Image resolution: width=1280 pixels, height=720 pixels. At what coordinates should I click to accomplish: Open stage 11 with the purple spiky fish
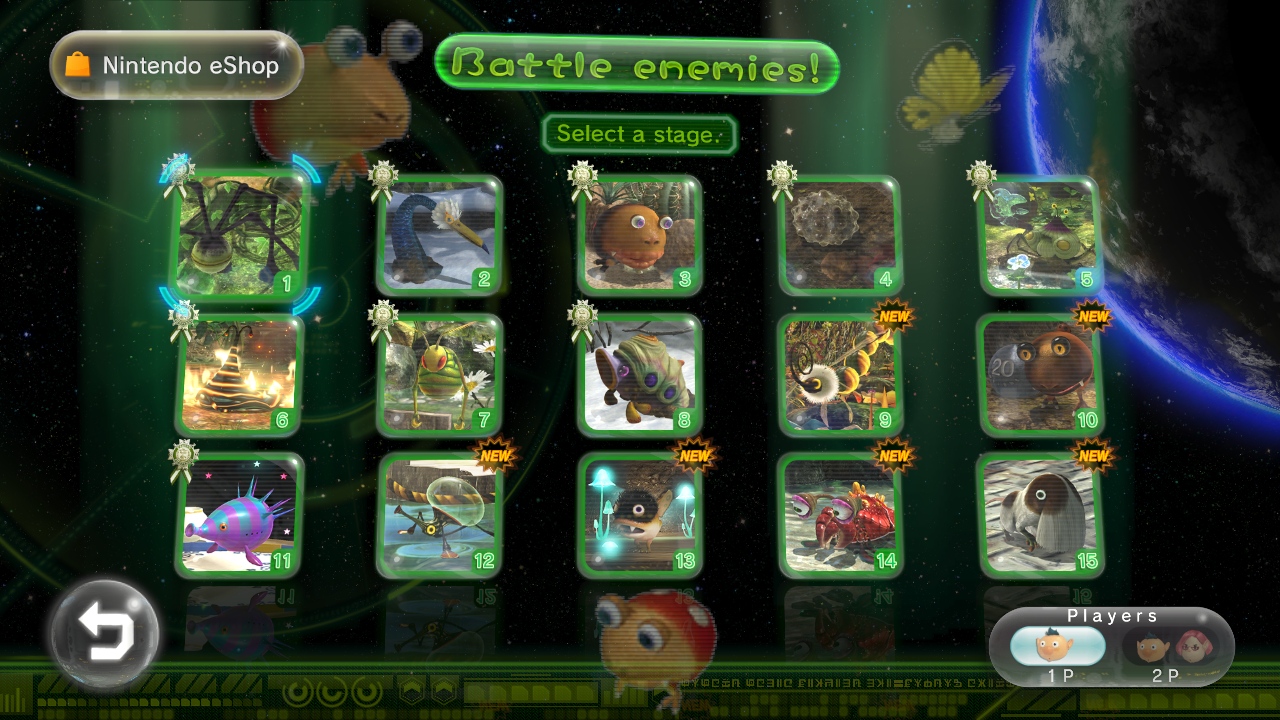click(240, 516)
